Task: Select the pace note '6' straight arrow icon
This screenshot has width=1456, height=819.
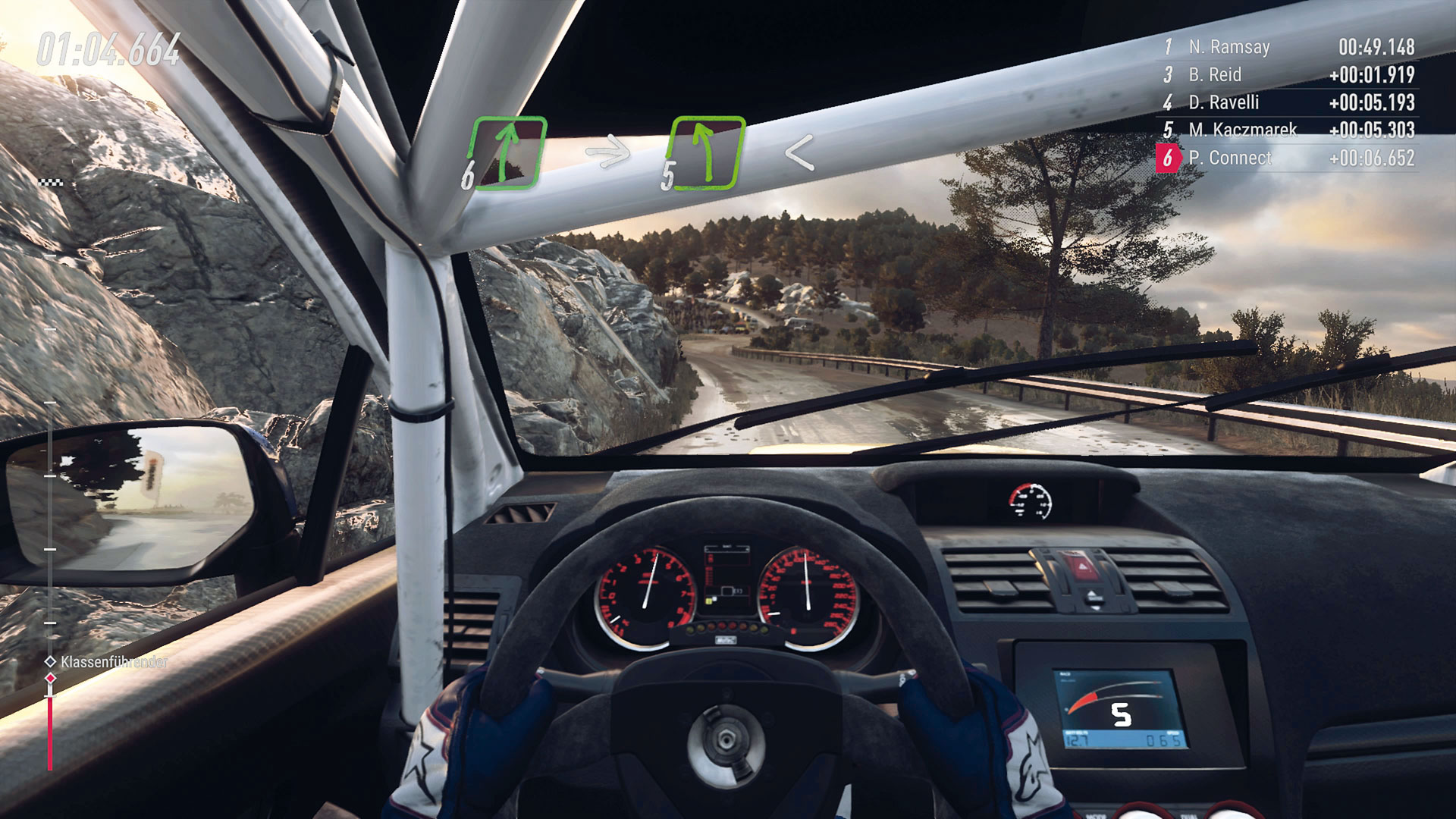Action: tap(507, 153)
